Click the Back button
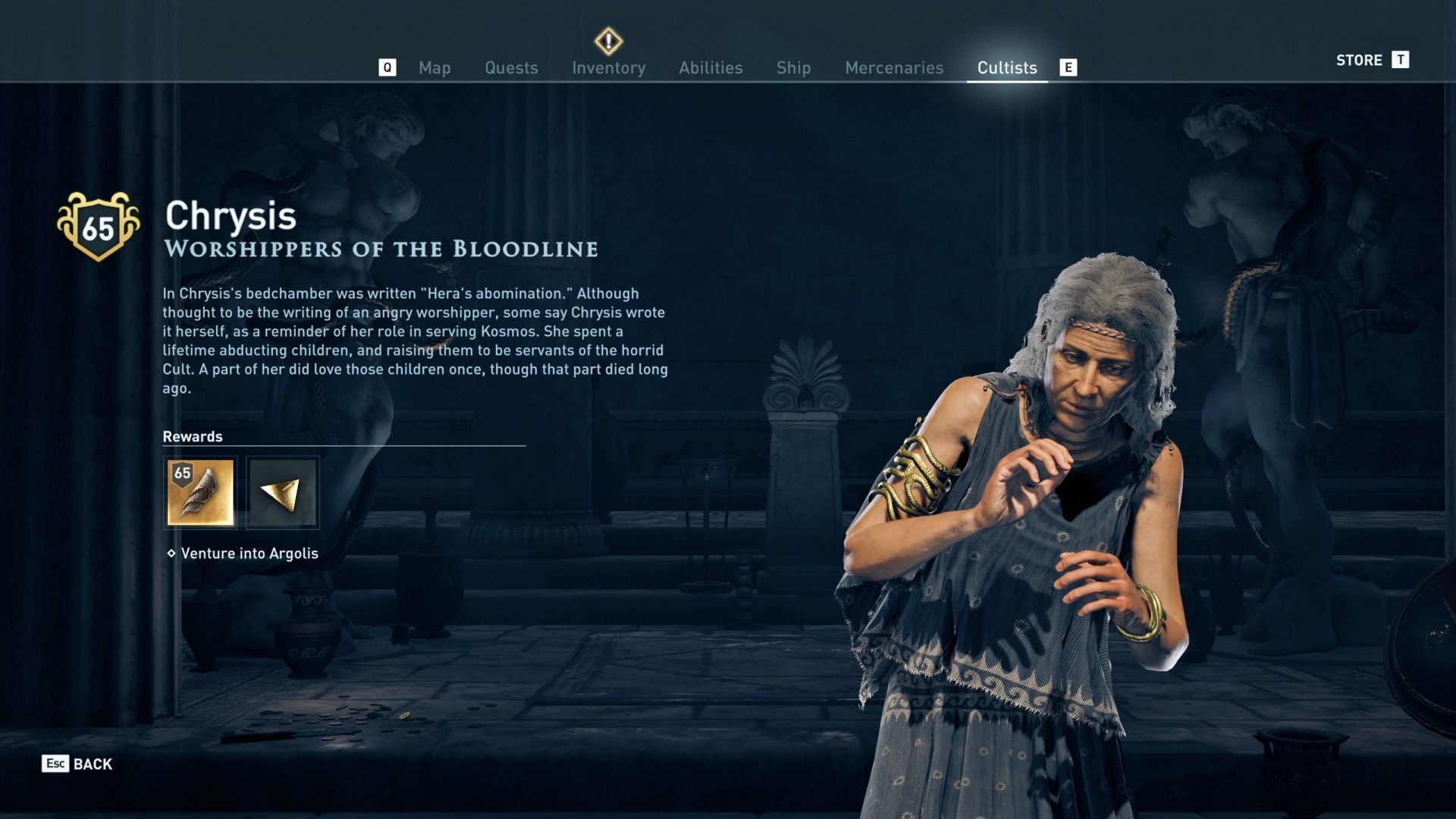The image size is (1456, 819). click(77, 764)
